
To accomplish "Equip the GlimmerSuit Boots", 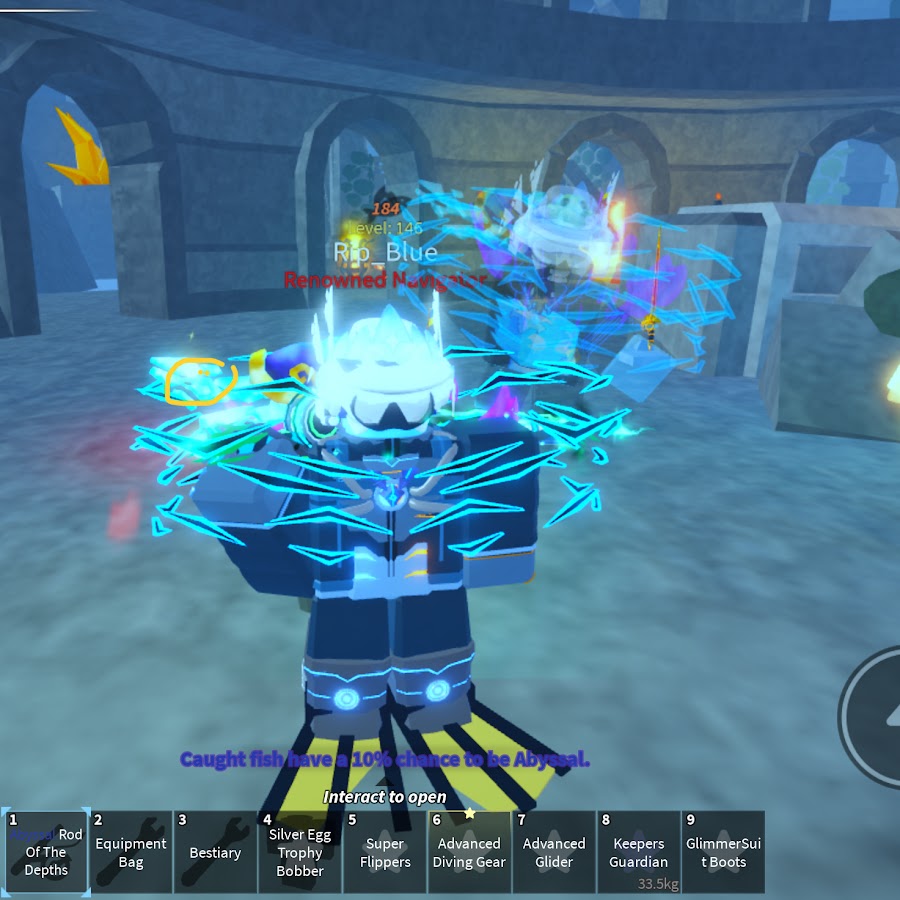I will (723, 852).
